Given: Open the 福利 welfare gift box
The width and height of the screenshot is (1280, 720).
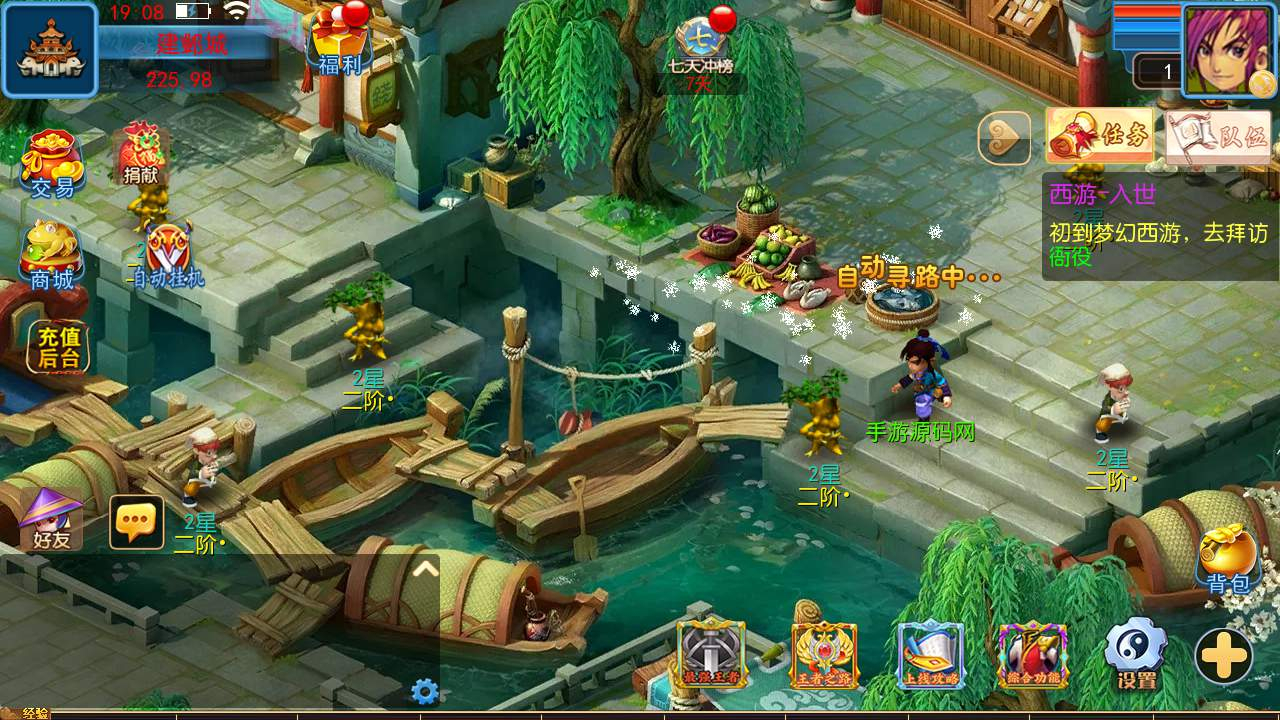Looking at the screenshot, I should [339, 42].
